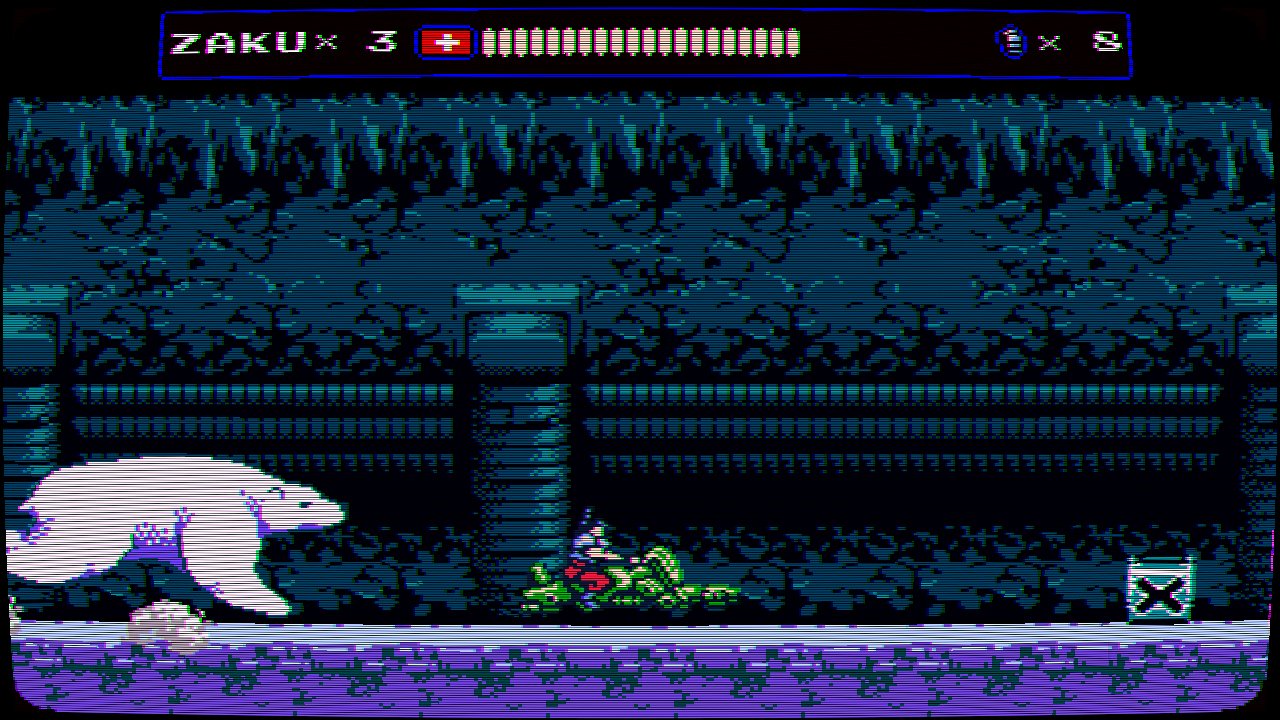Click the leftmost health bar segment
Screen dimensions: 1280x720
(489, 42)
